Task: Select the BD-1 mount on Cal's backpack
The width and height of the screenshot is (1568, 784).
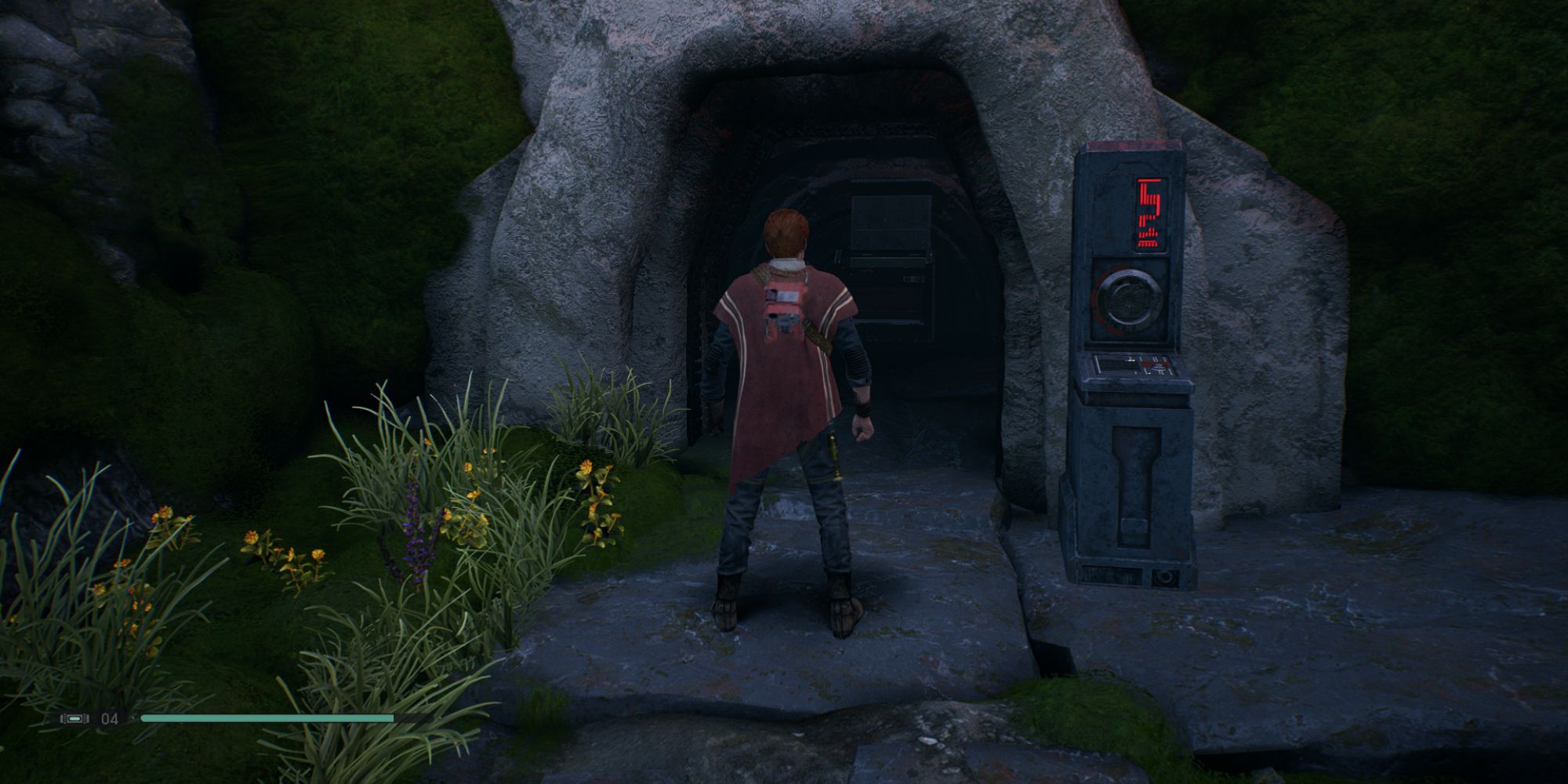Action: click(782, 321)
